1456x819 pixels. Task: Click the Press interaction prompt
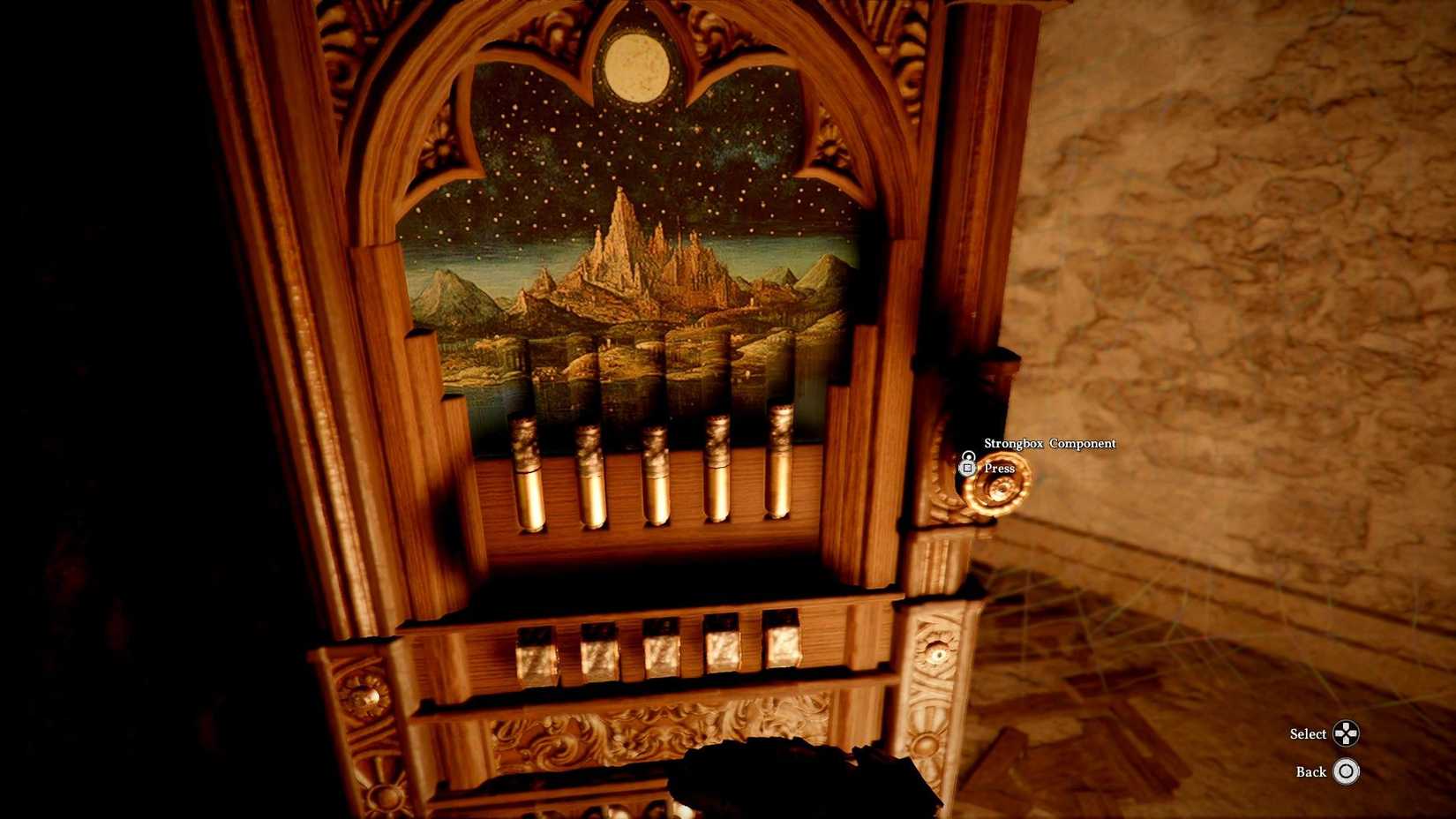[1000, 468]
